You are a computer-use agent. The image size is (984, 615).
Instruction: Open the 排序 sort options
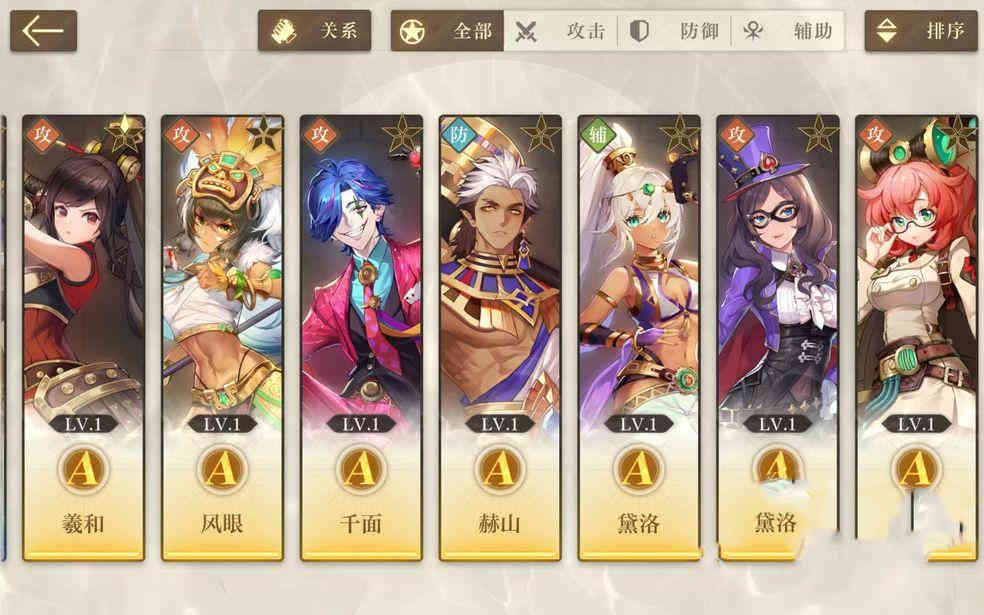921,31
